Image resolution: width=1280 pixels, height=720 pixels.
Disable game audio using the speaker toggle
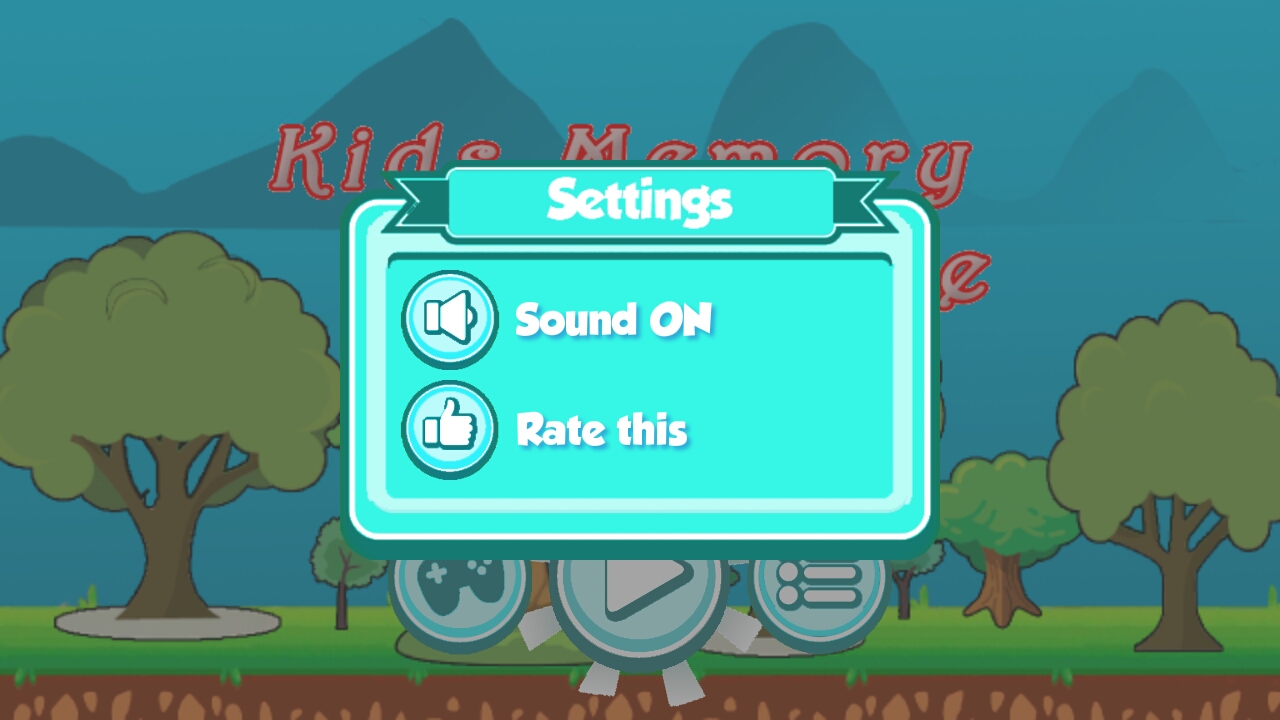449,318
